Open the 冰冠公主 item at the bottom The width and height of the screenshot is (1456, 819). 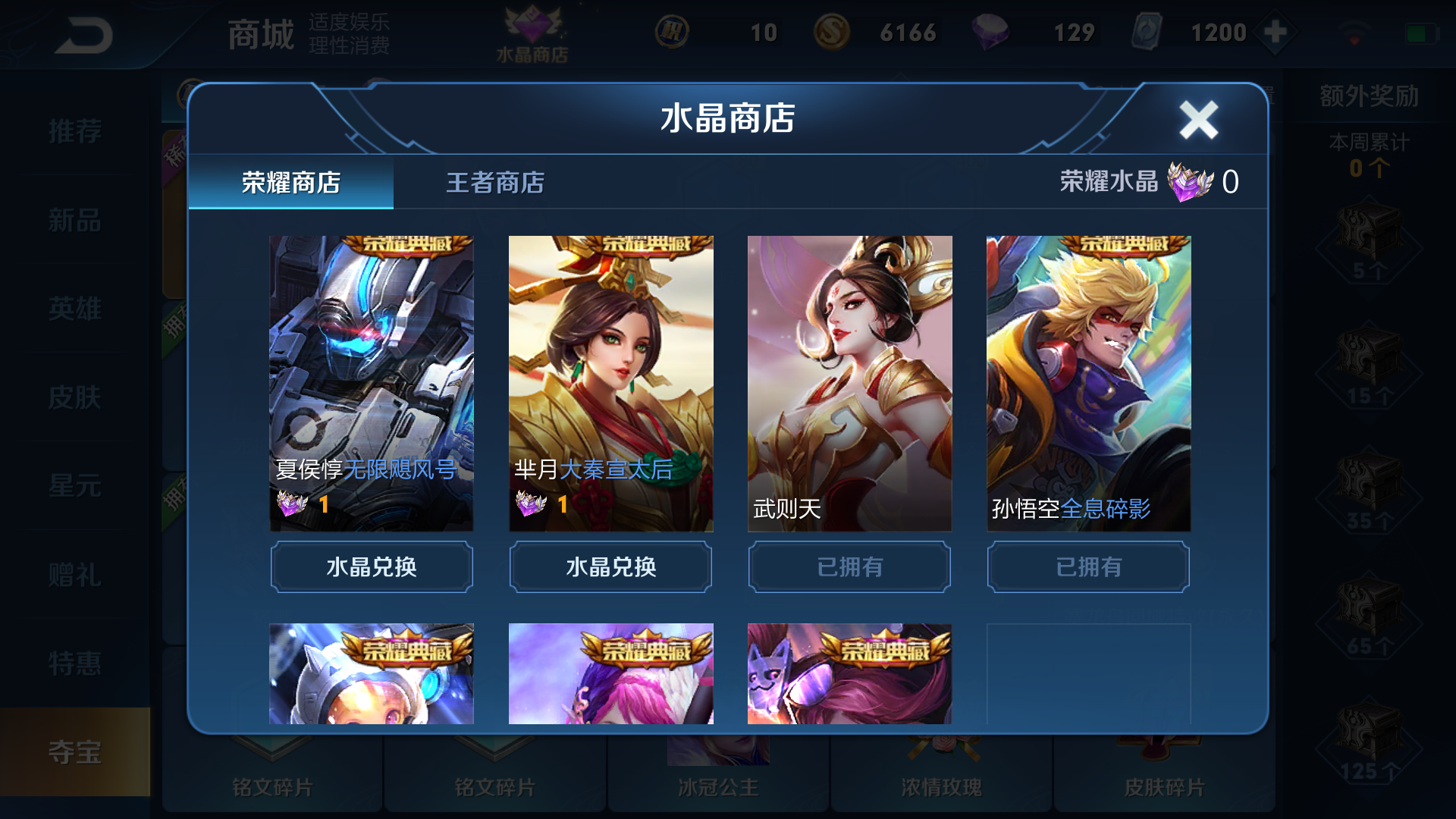pos(718,787)
